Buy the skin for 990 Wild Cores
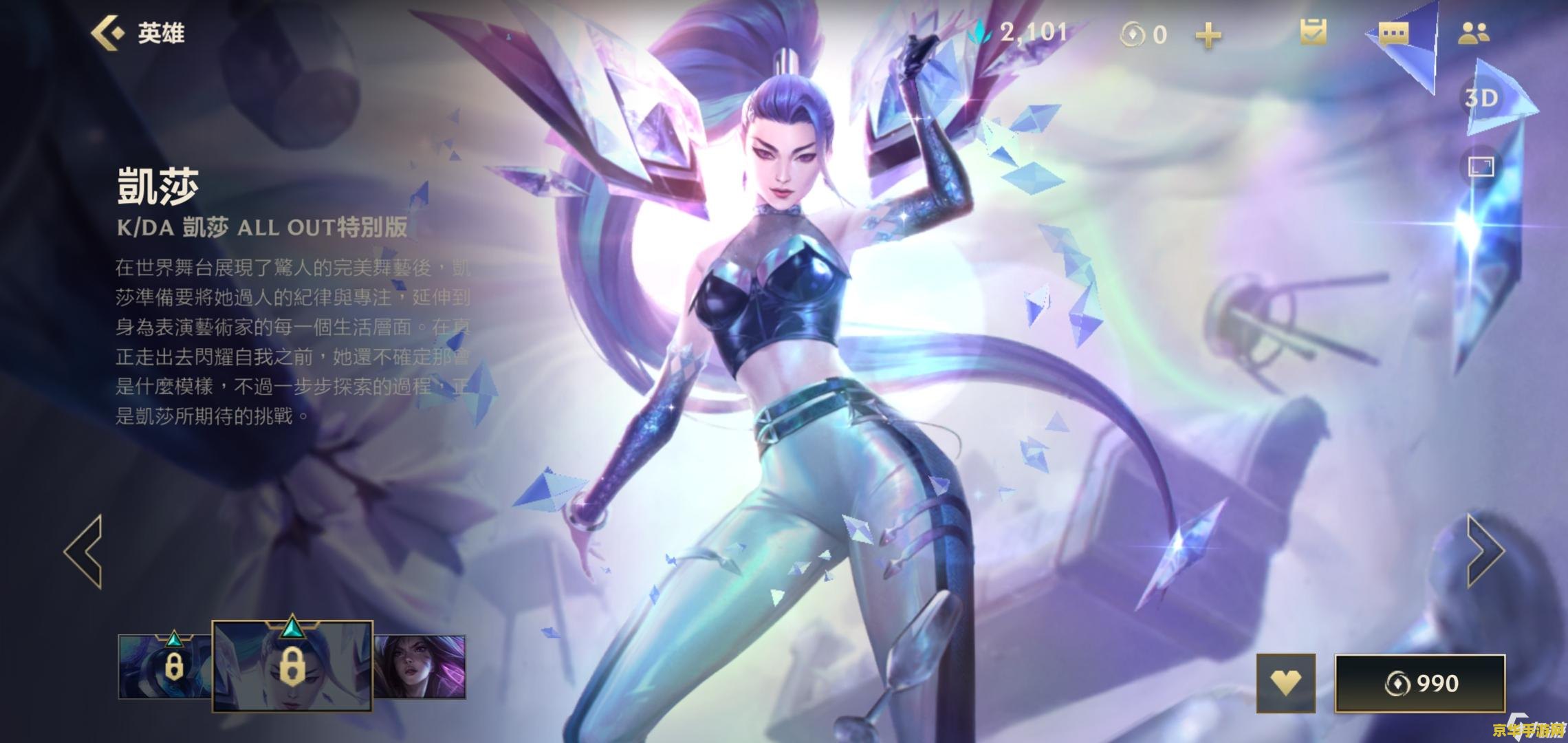 click(x=1420, y=683)
